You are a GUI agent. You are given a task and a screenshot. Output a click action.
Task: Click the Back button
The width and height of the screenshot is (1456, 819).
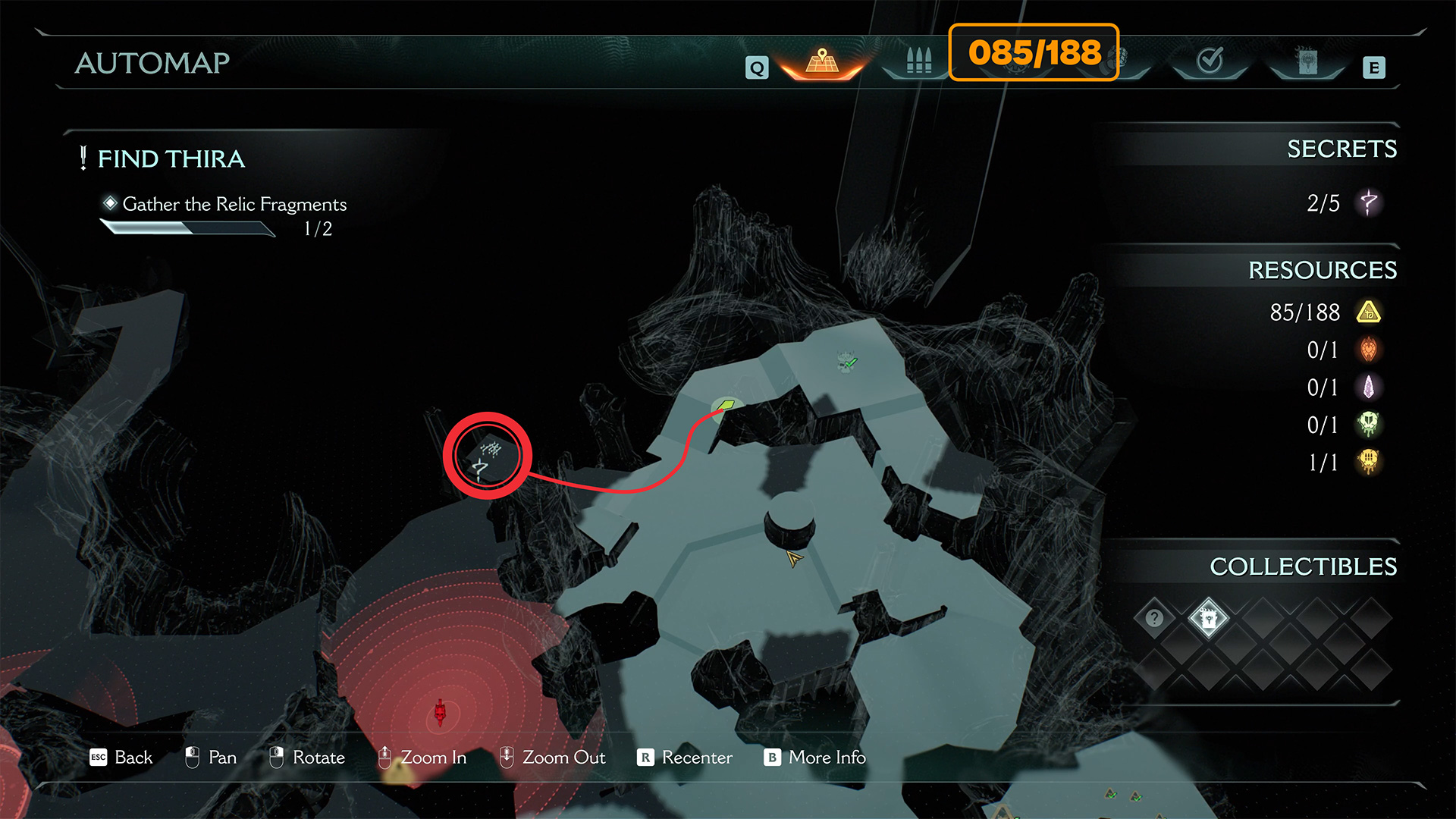pos(121,758)
